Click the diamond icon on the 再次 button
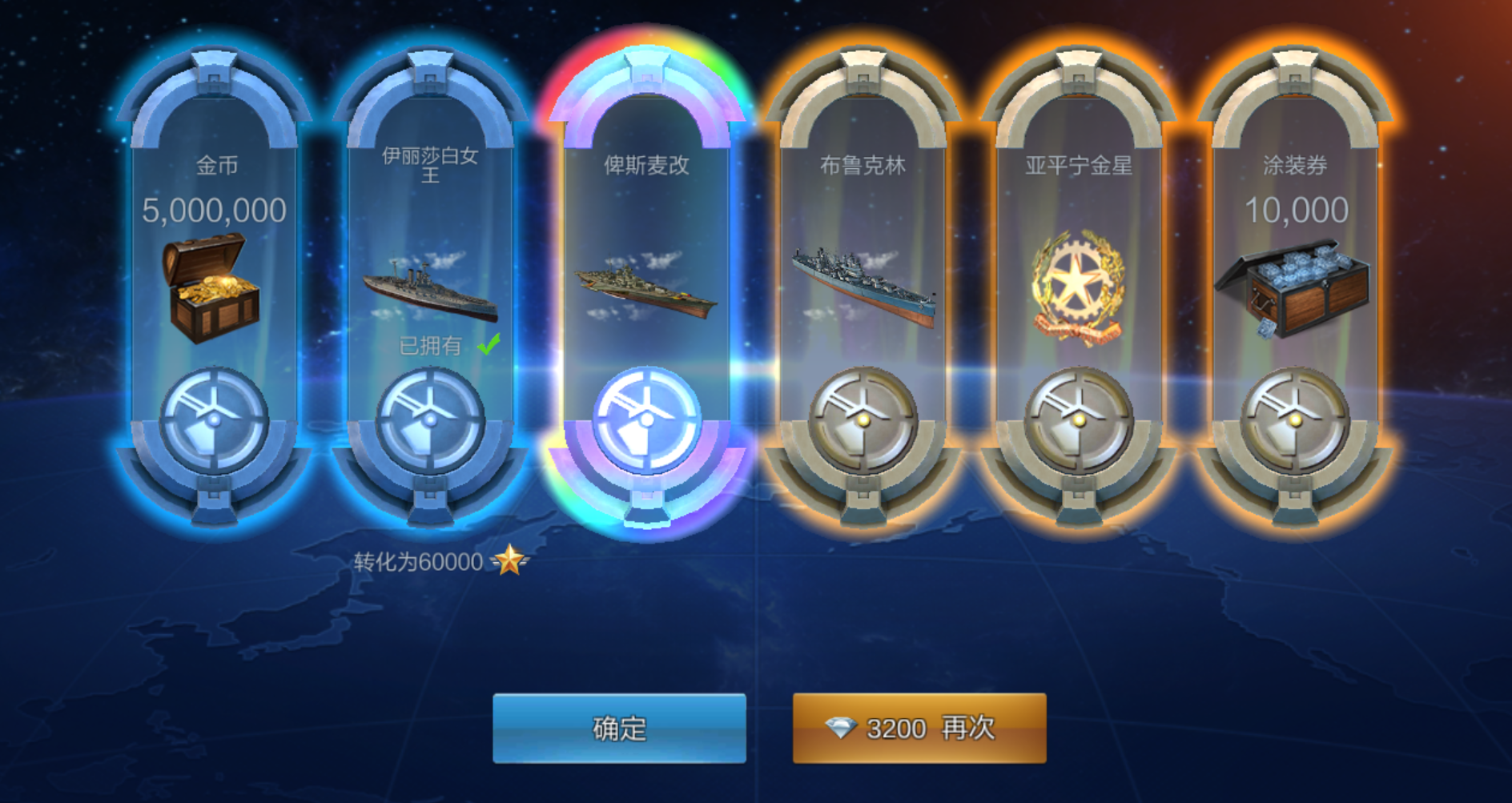Screen dimensions: 1512x803 point(840,729)
